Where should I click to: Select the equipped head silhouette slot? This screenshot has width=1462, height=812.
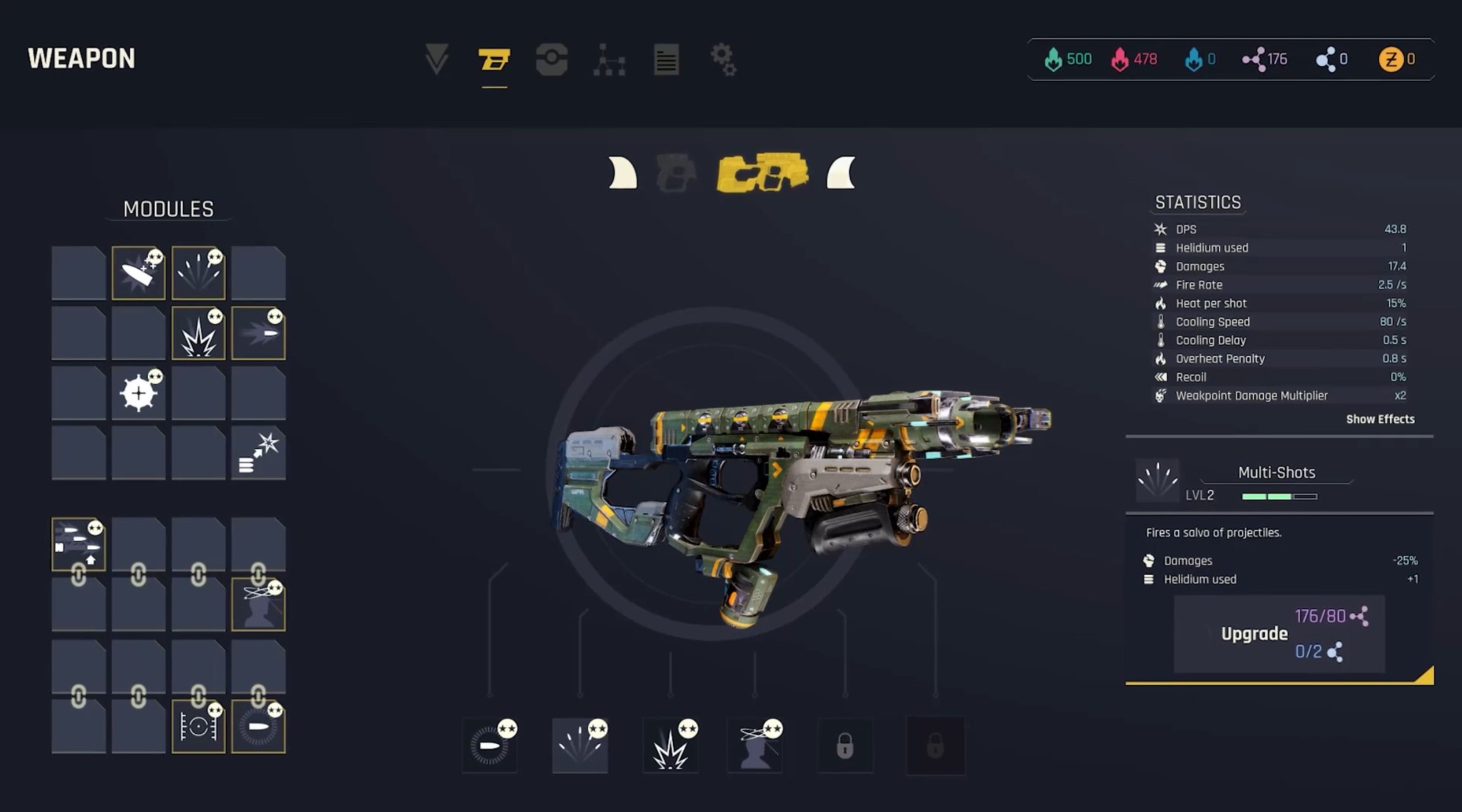[x=756, y=746]
